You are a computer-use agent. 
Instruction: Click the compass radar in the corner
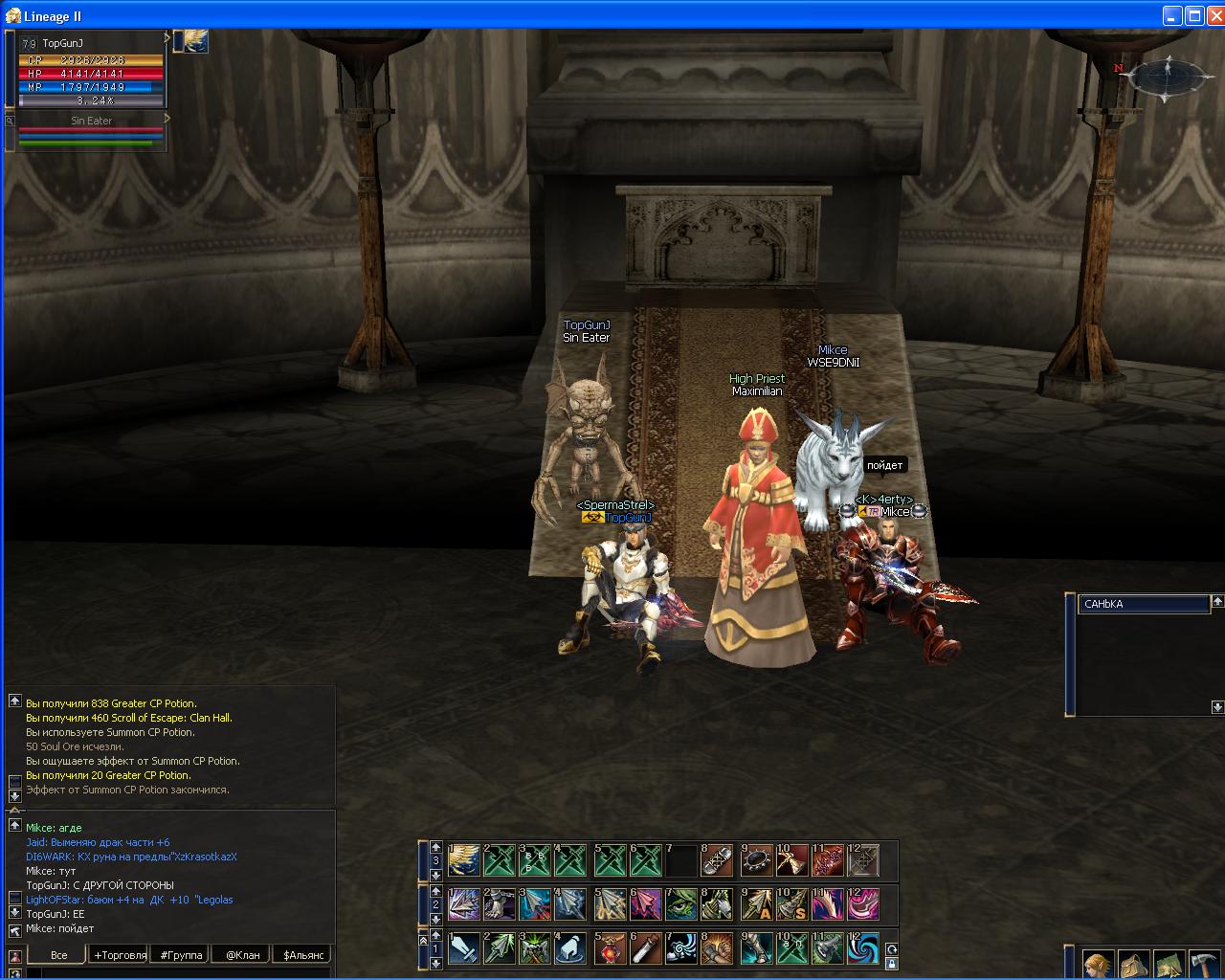pyautogui.click(x=1165, y=77)
